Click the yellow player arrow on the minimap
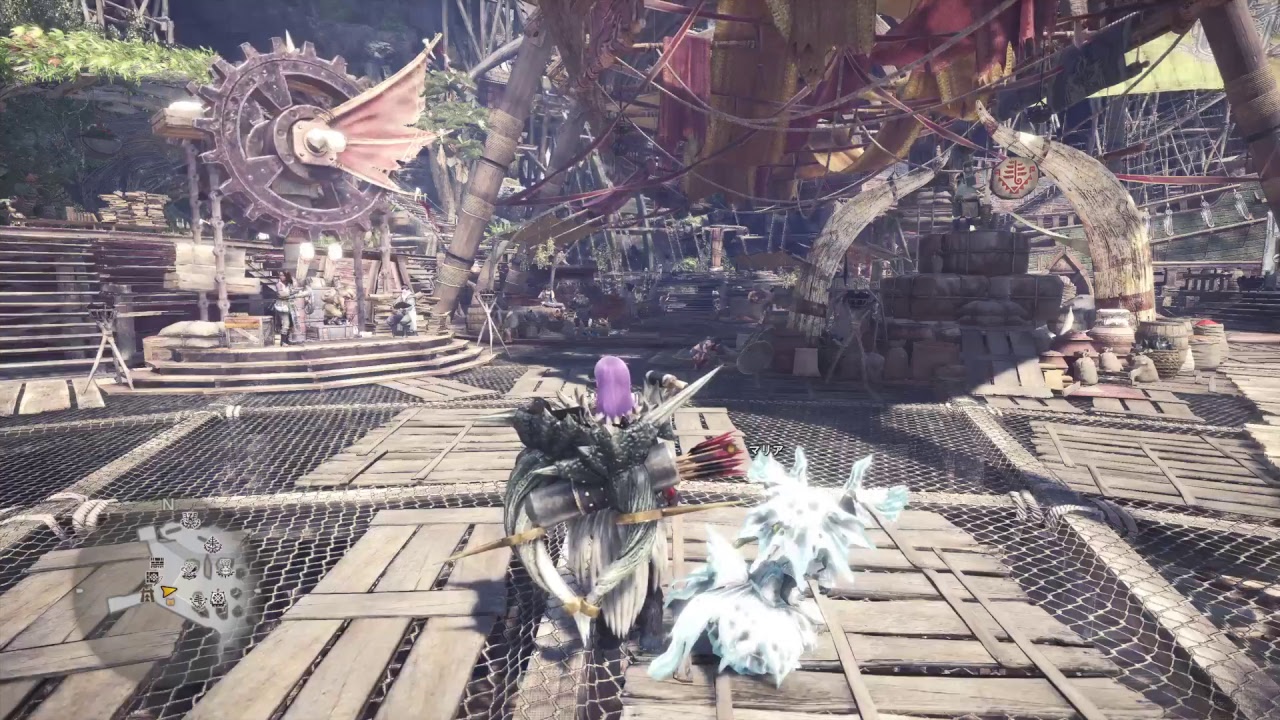1280x720 pixels. point(167,591)
